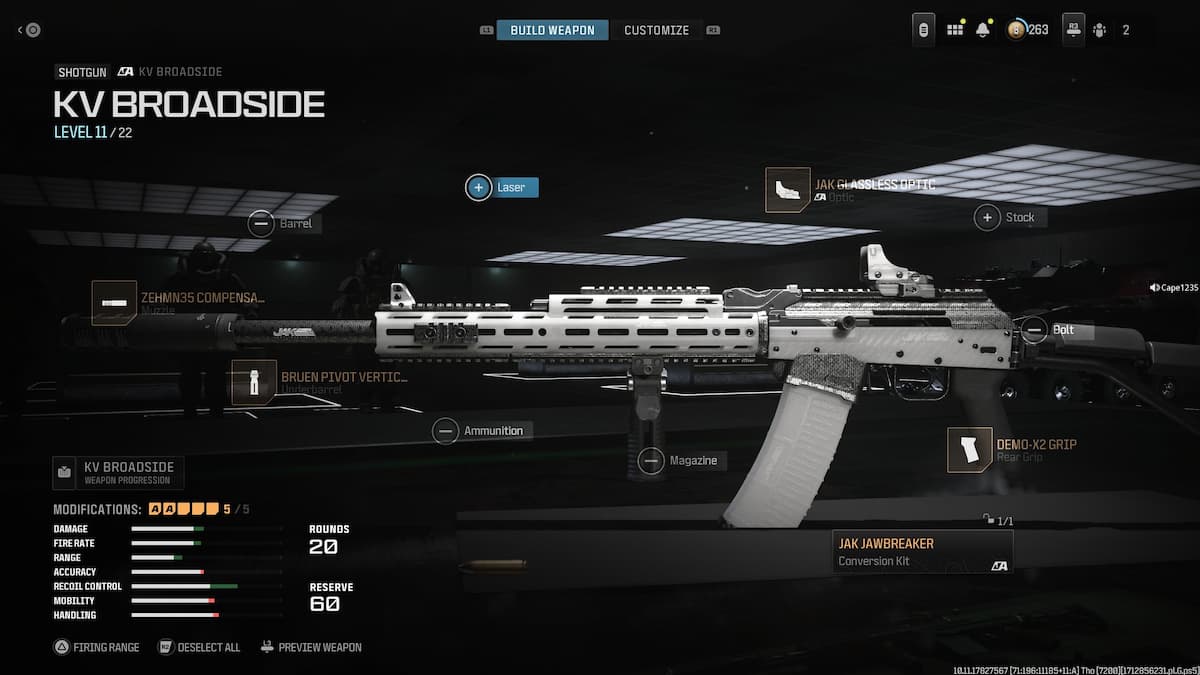The height and width of the screenshot is (675, 1200).
Task: Enter the Firing Range
Action: (x=97, y=647)
